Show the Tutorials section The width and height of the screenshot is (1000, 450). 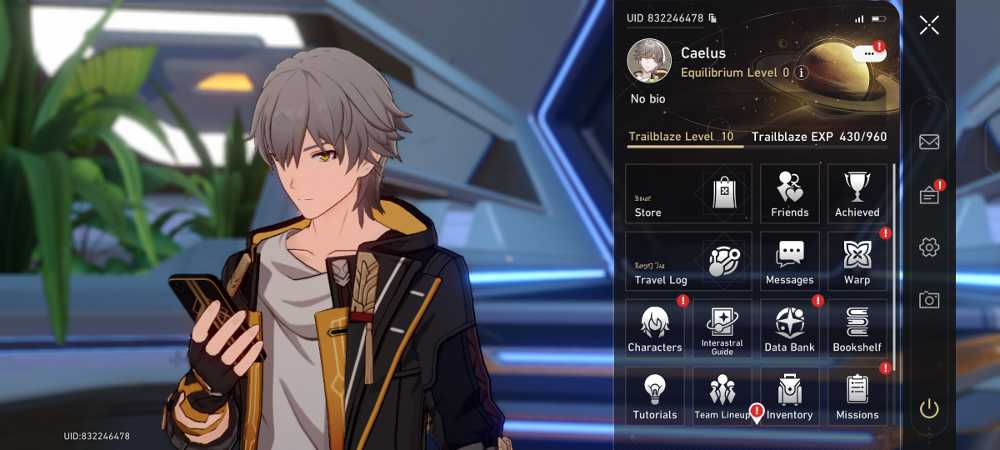coord(655,396)
